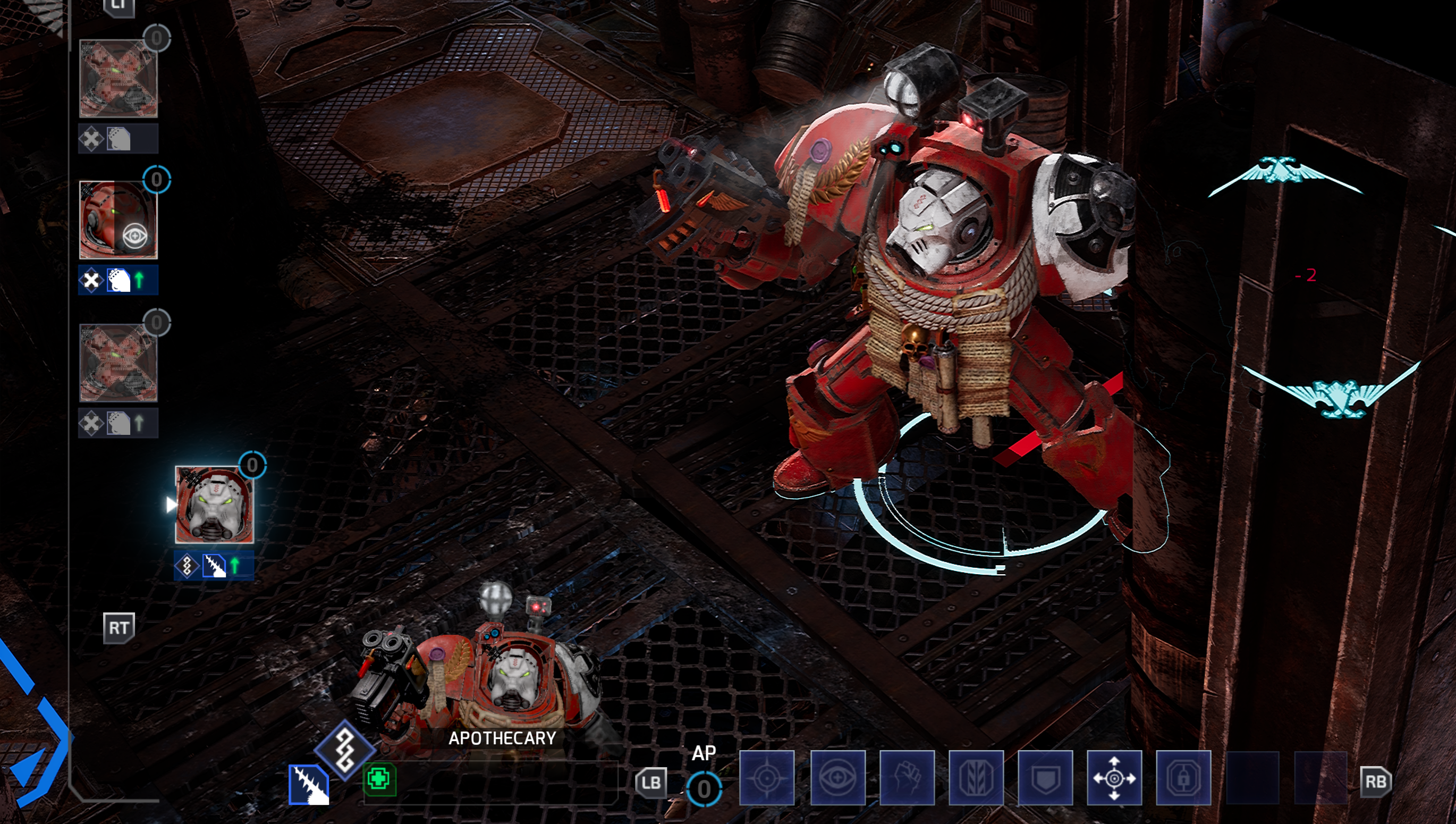Select the squad portrait with overwatch eye
The width and height of the screenshot is (1456, 824).
(118, 220)
